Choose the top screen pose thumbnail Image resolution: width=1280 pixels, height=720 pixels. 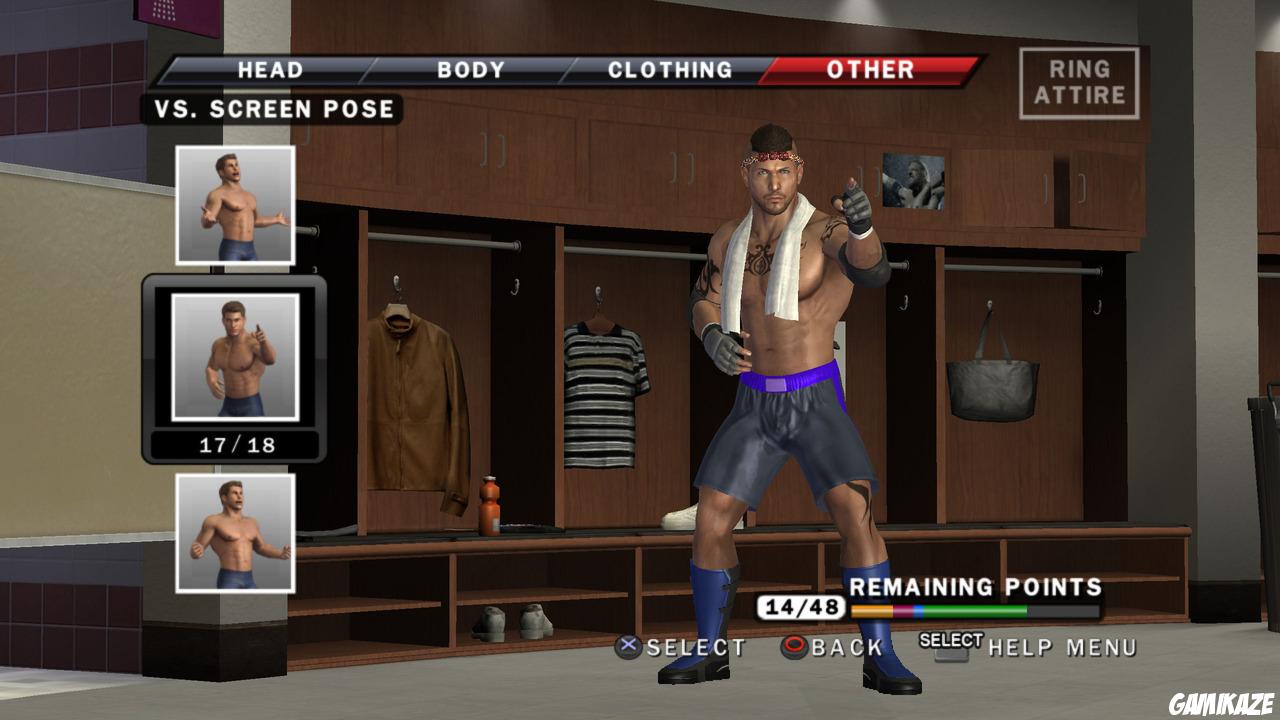pos(235,204)
